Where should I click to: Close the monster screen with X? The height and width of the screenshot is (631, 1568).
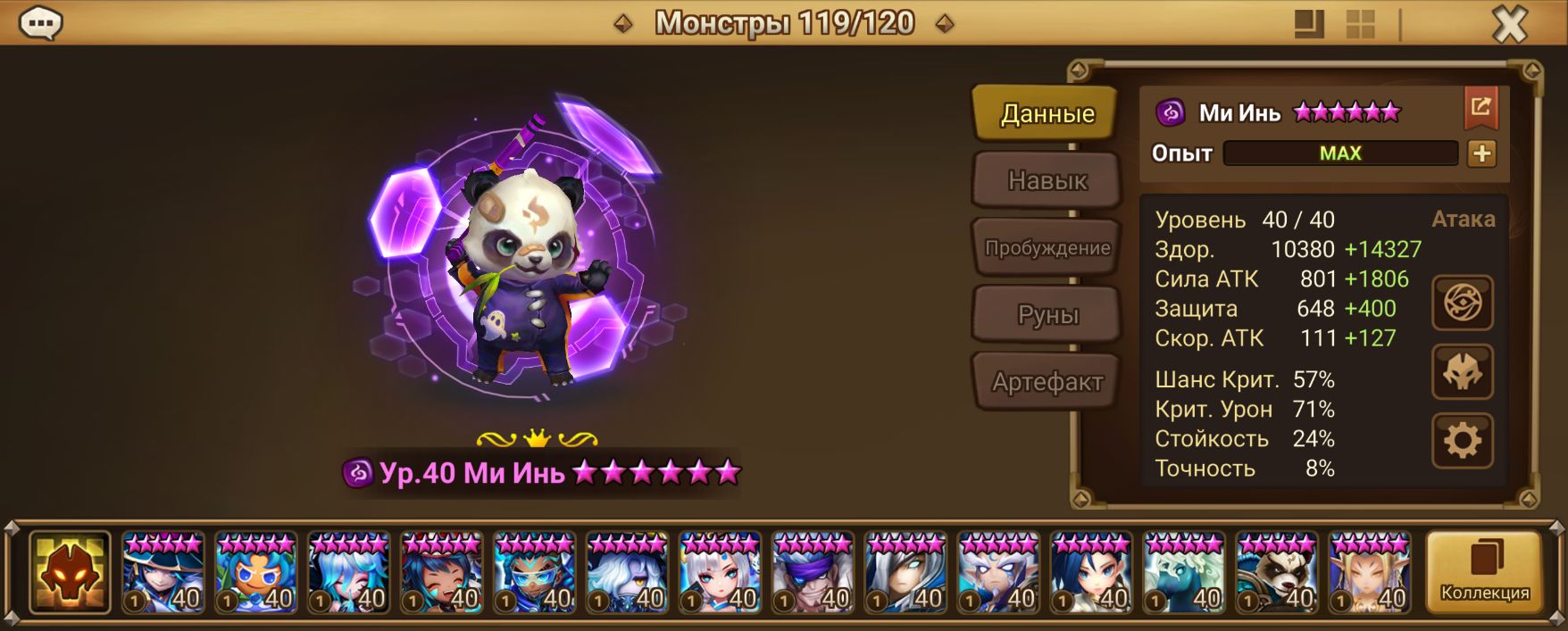pos(1510,24)
